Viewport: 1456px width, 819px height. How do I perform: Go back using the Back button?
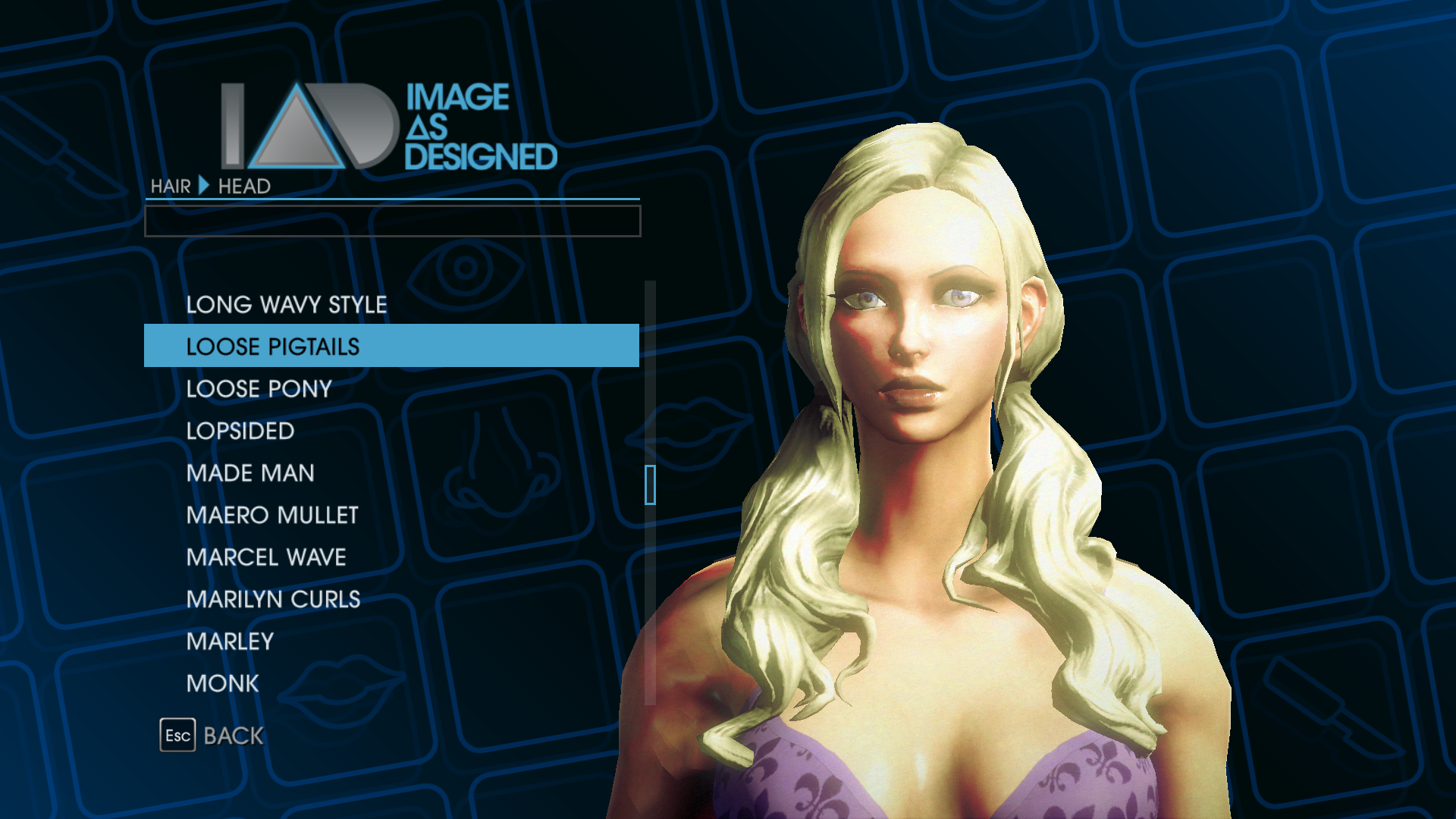point(212,736)
